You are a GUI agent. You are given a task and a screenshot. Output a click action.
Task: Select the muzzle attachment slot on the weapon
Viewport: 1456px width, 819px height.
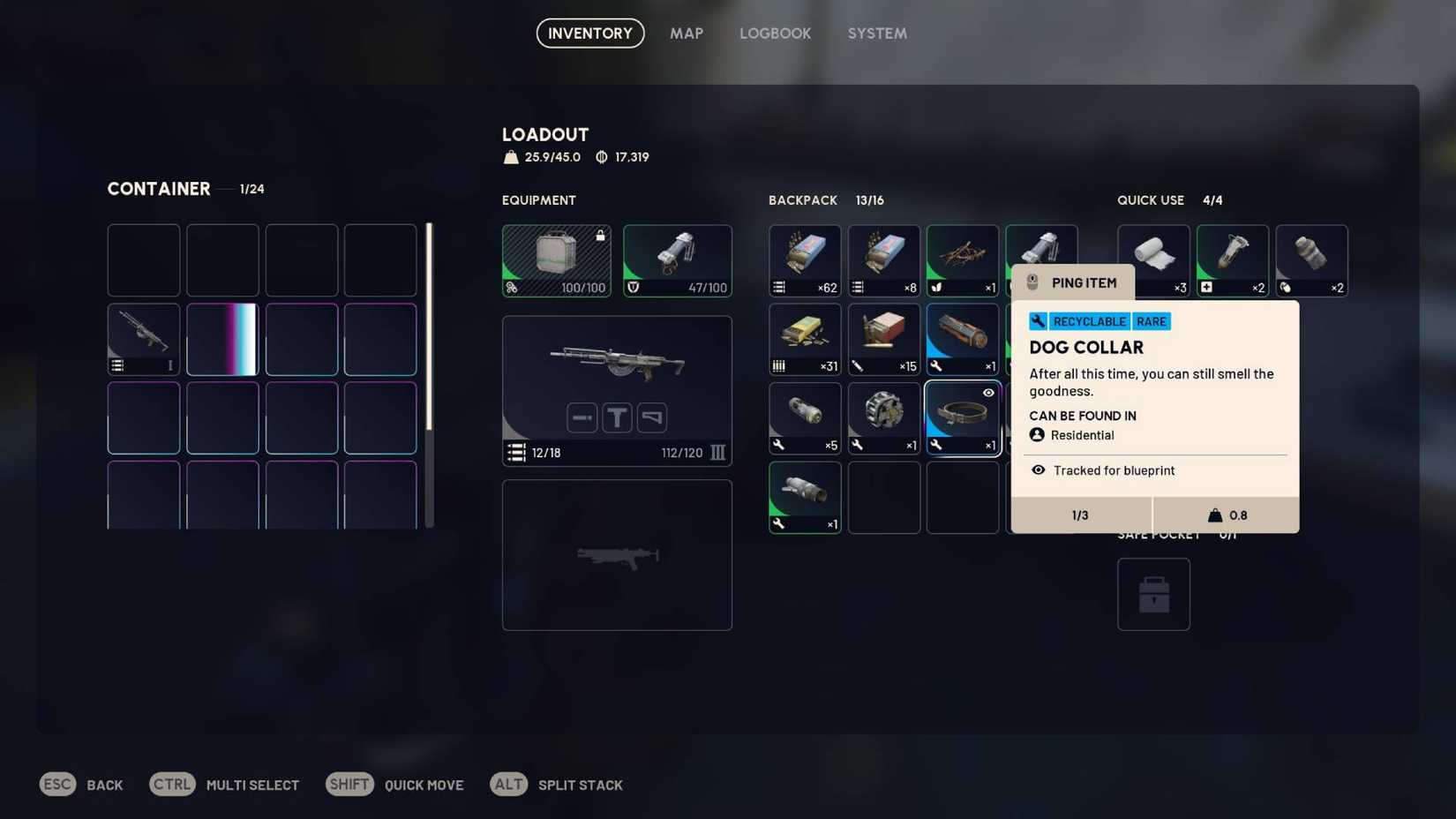582,417
